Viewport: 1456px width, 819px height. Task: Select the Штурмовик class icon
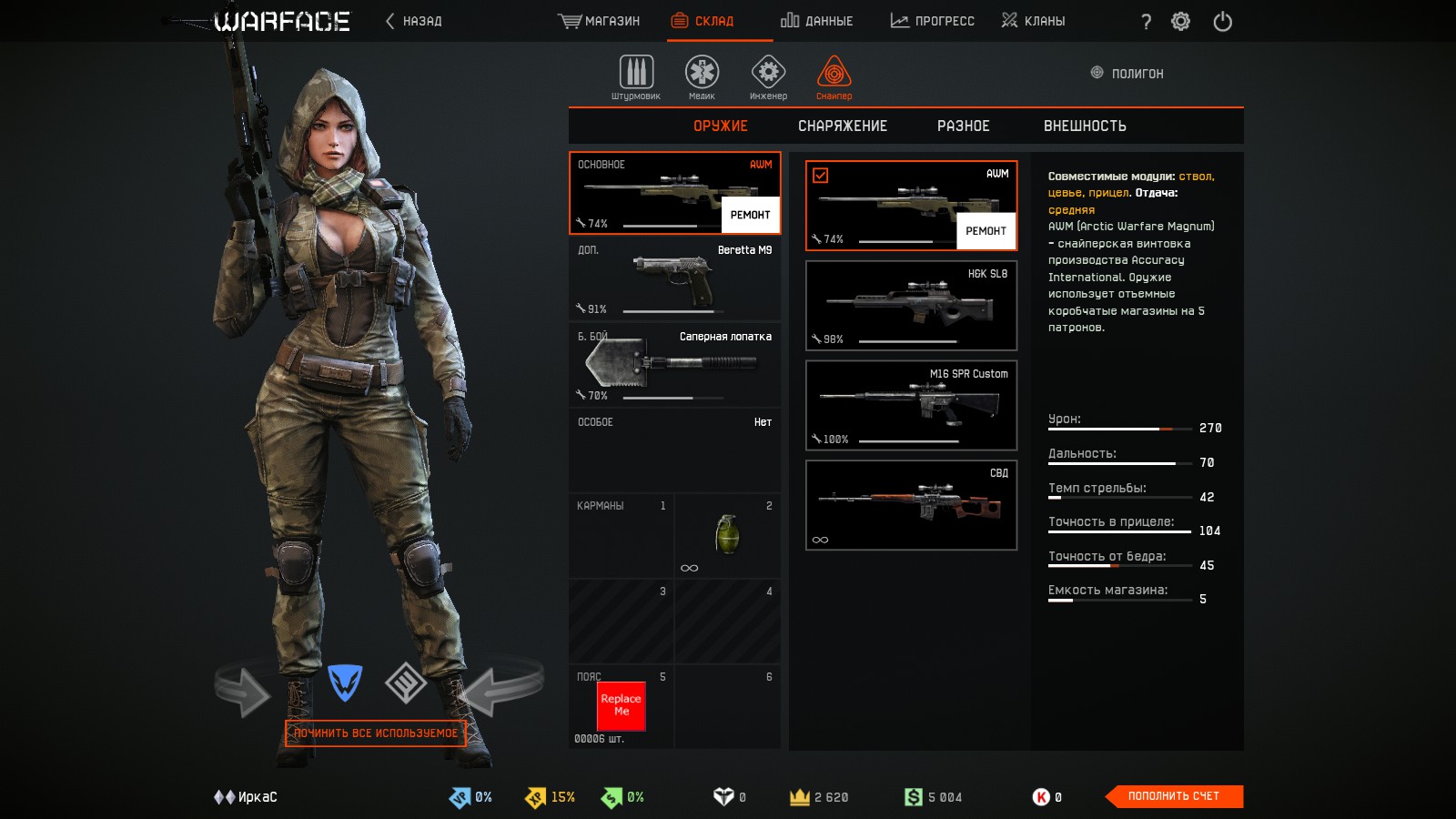coord(636,73)
